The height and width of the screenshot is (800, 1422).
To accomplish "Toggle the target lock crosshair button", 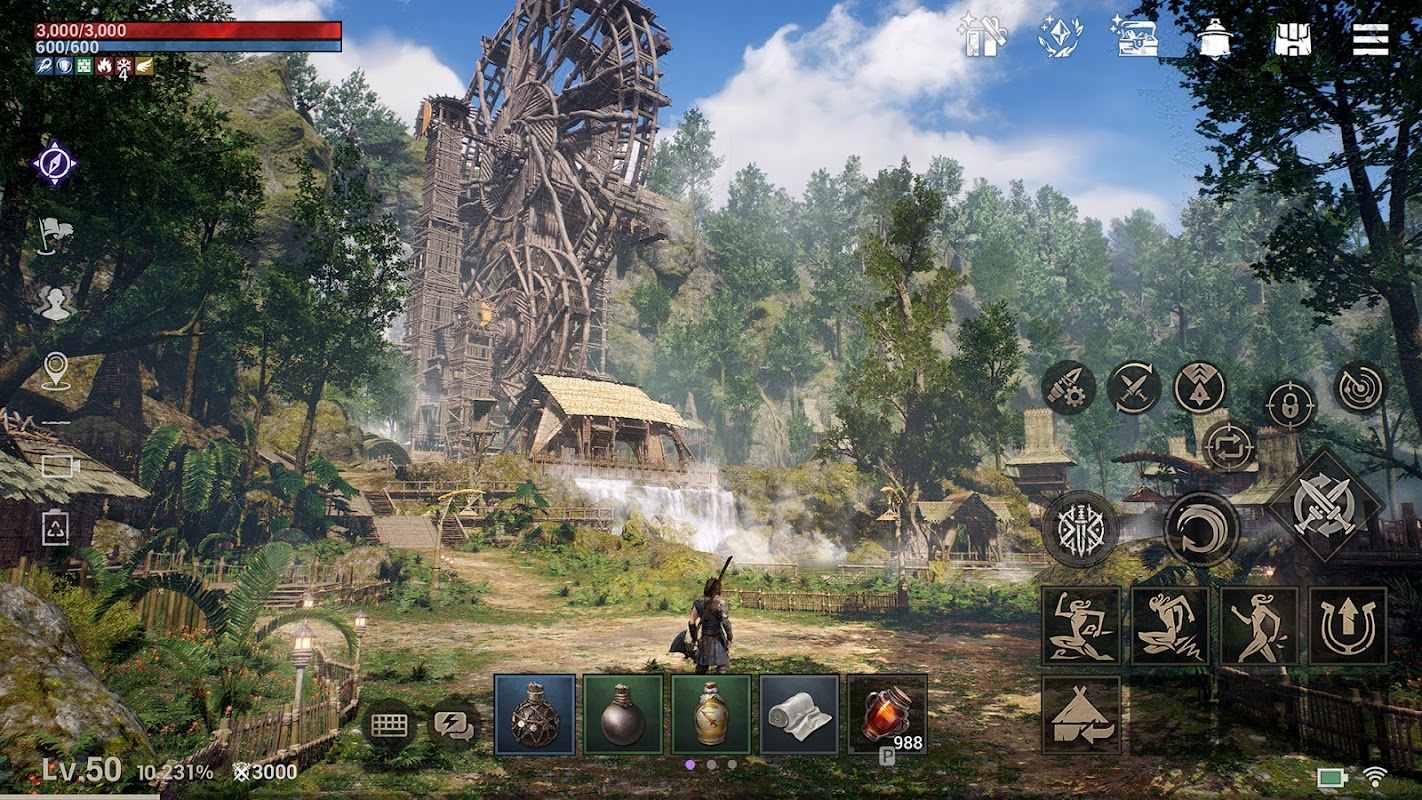I will [1289, 405].
